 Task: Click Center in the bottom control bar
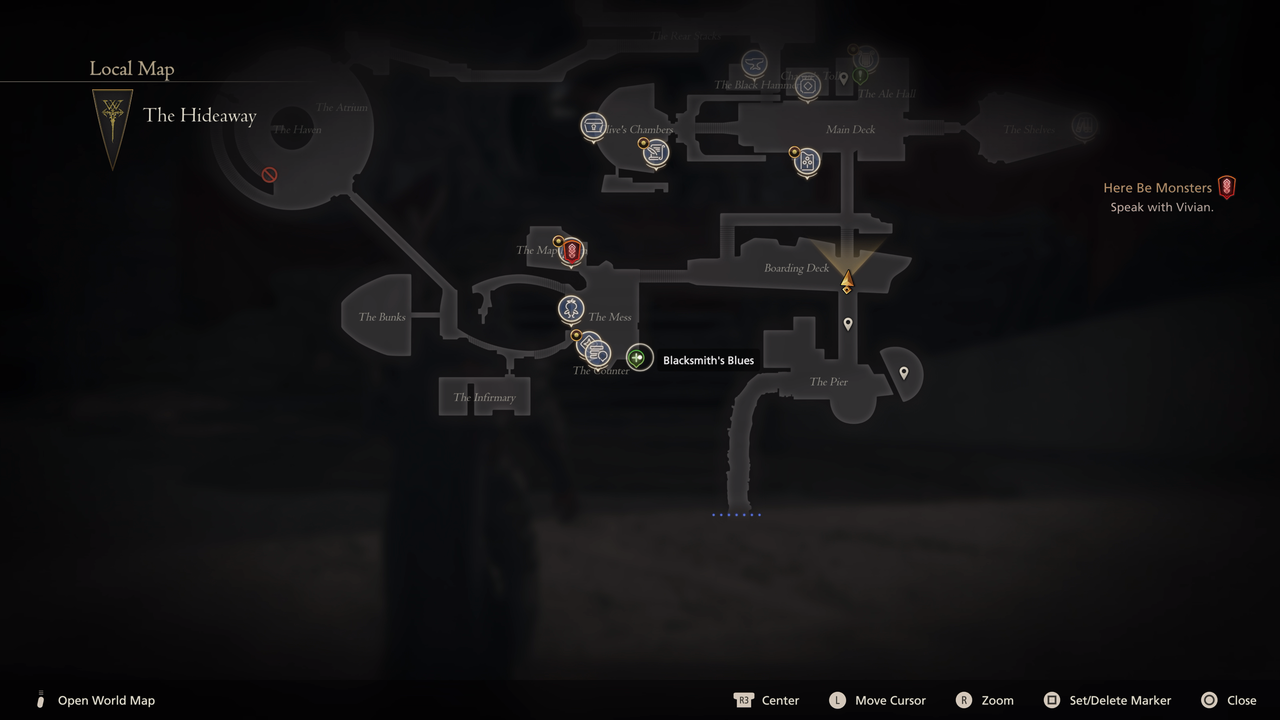(x=780, y=700)
